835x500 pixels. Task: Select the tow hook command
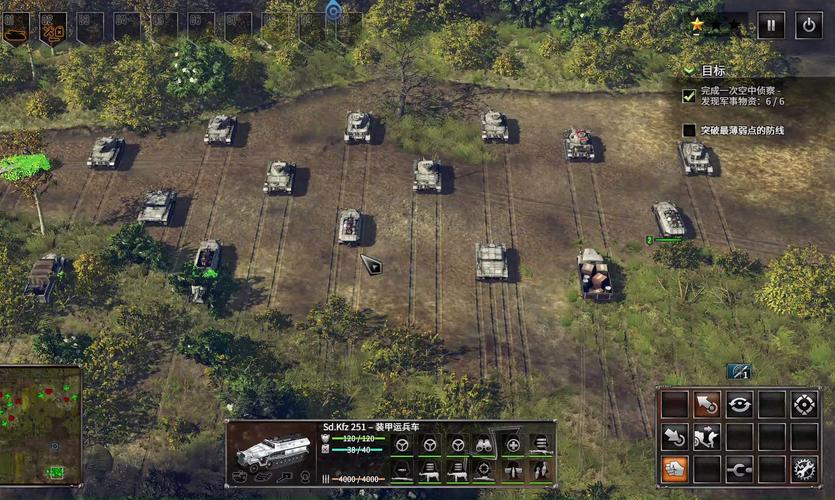pos(740,468)
